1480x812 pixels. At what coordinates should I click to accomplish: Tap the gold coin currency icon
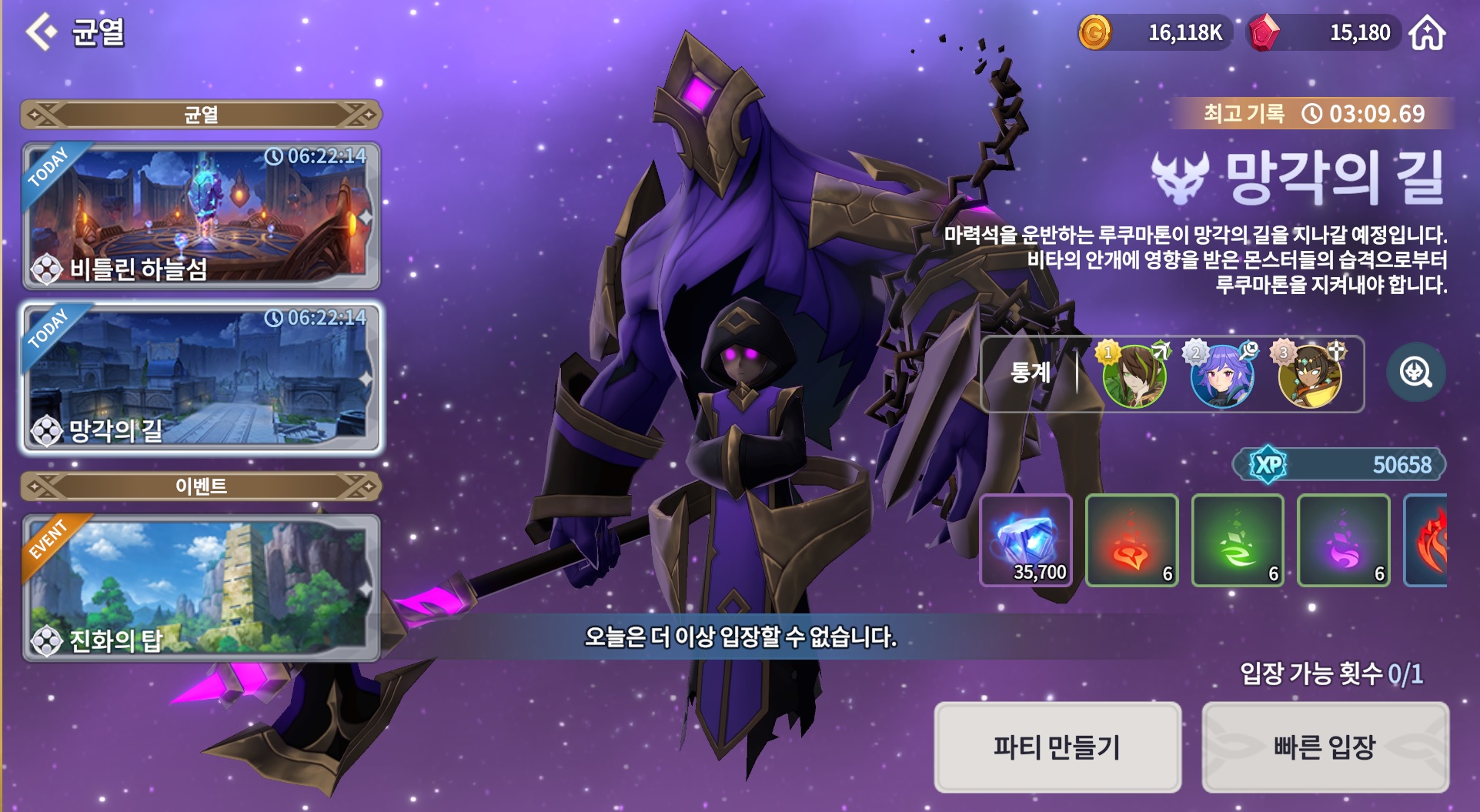1094,33
